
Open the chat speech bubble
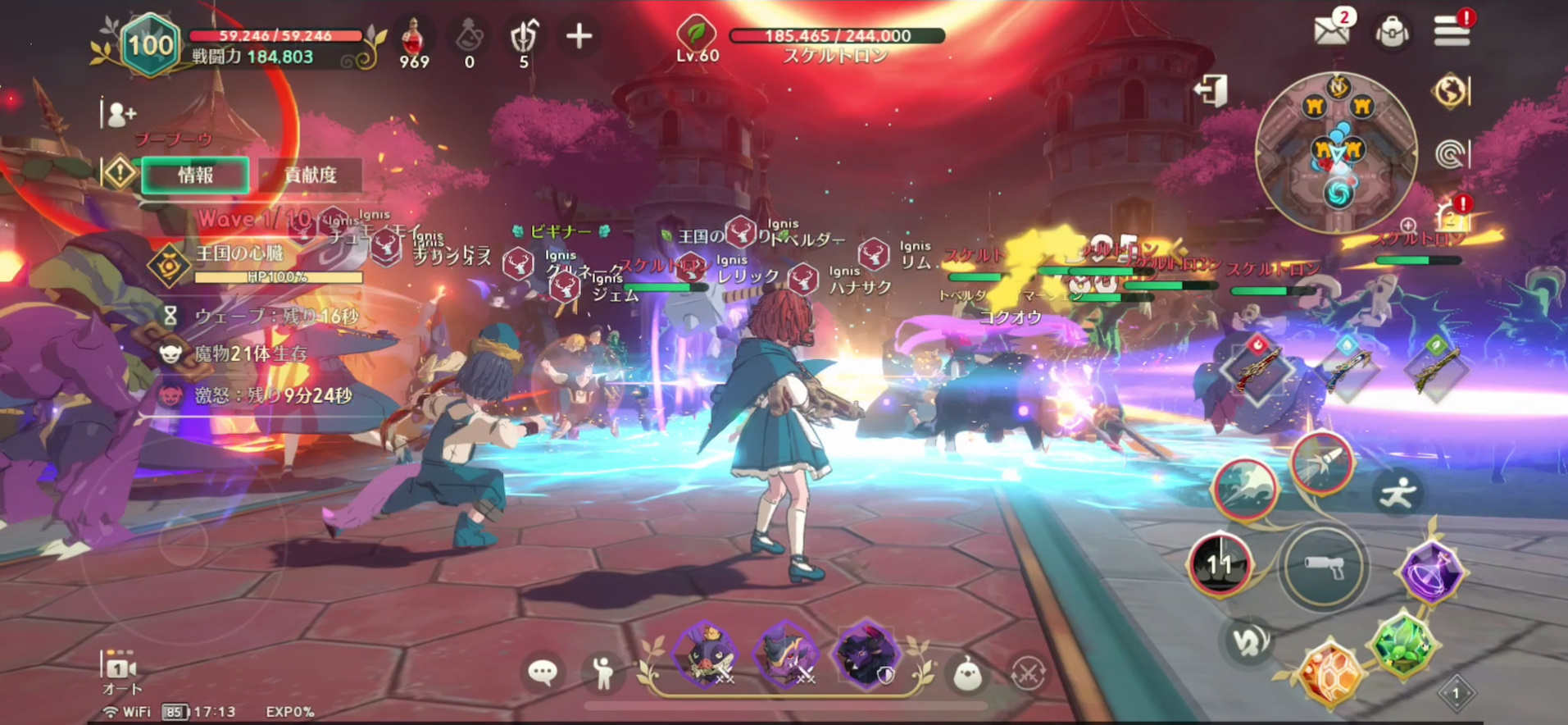pos(543,673)
